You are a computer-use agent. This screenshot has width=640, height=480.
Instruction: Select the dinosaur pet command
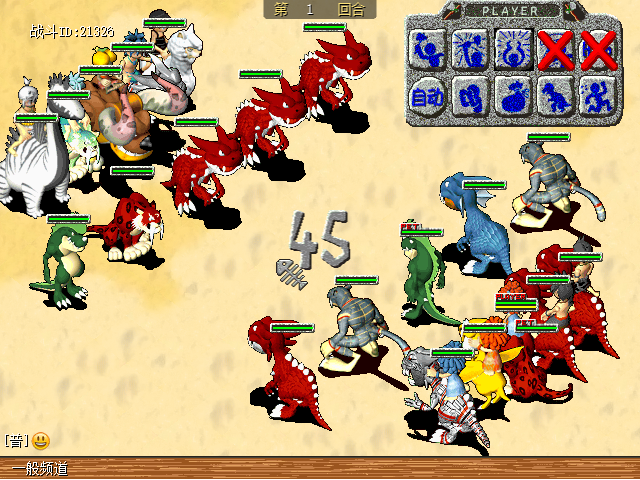554,97
